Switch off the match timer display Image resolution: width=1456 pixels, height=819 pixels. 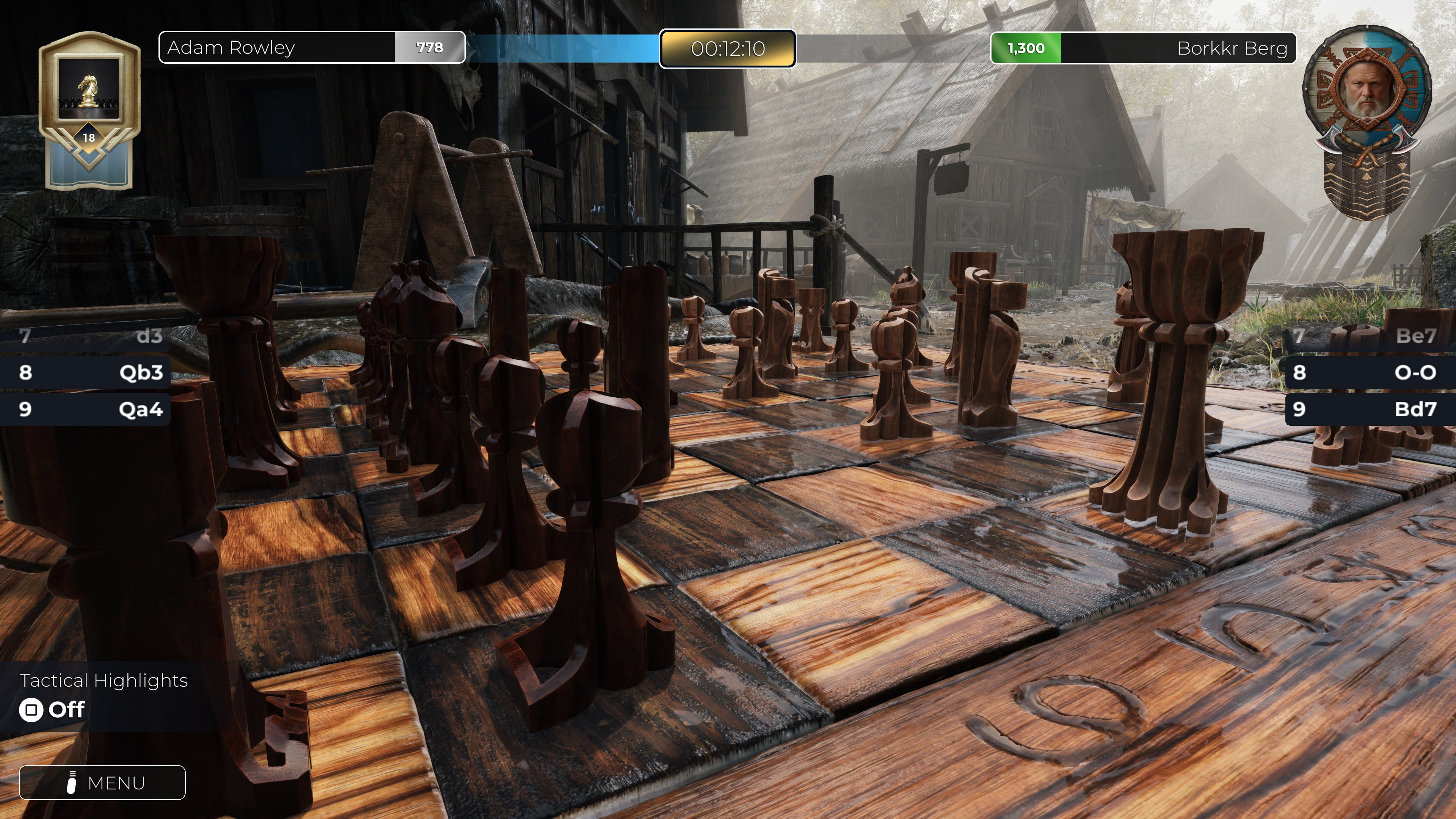[728, 49]
